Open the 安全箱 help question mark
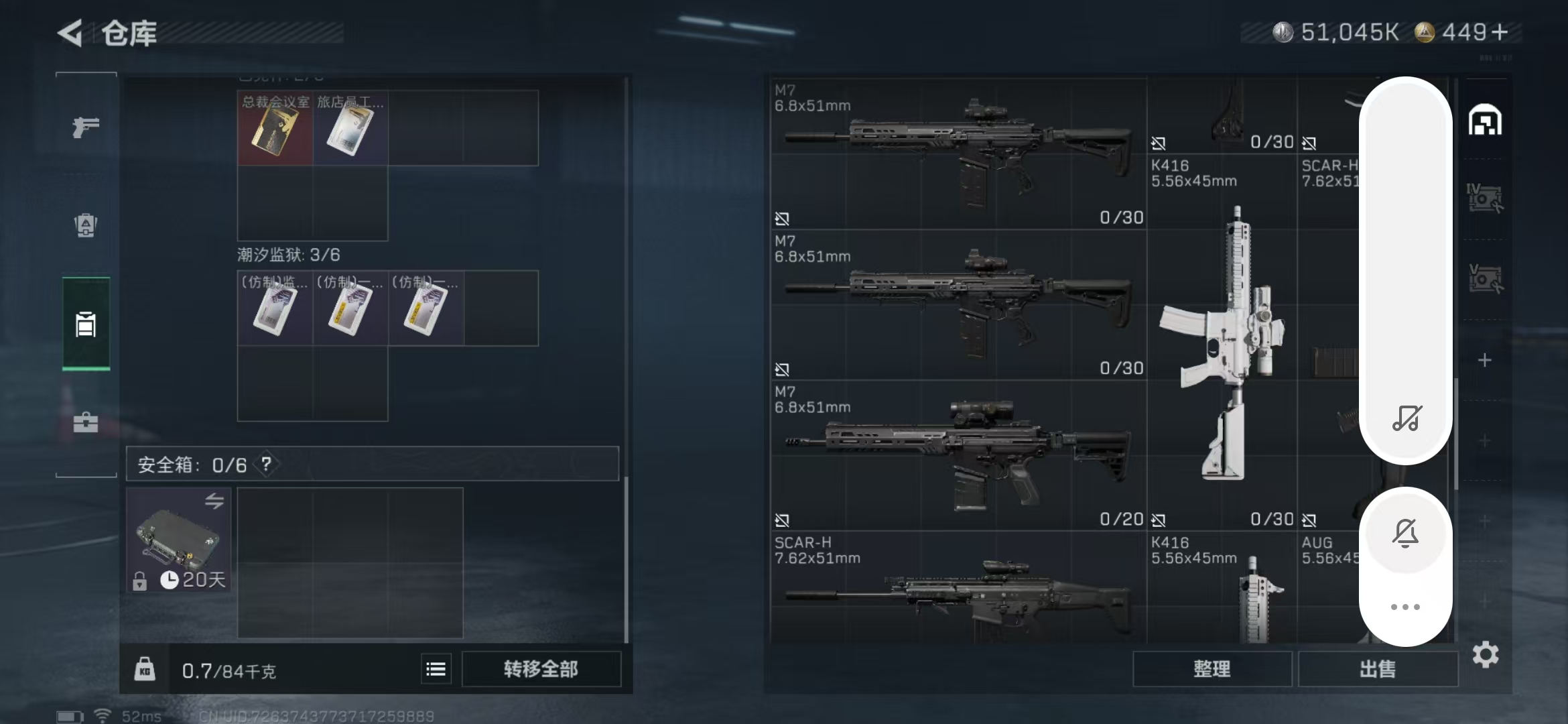1568x724 pixels. 267,464
